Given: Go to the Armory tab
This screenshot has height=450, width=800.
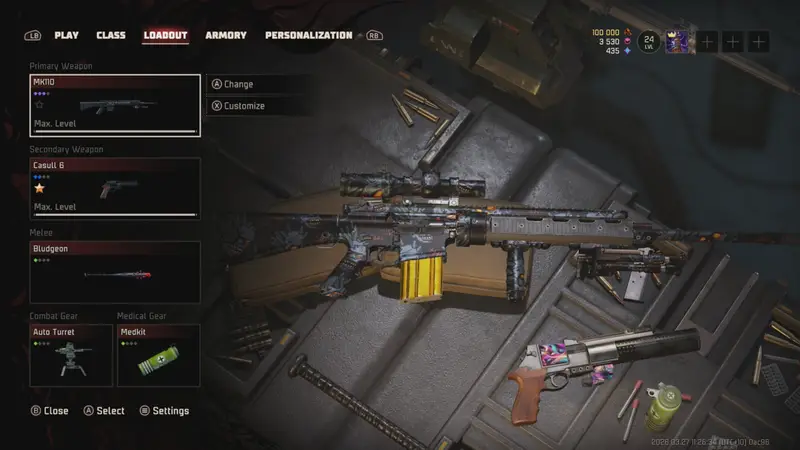Looking at the screenshot, I should (226, 35).
